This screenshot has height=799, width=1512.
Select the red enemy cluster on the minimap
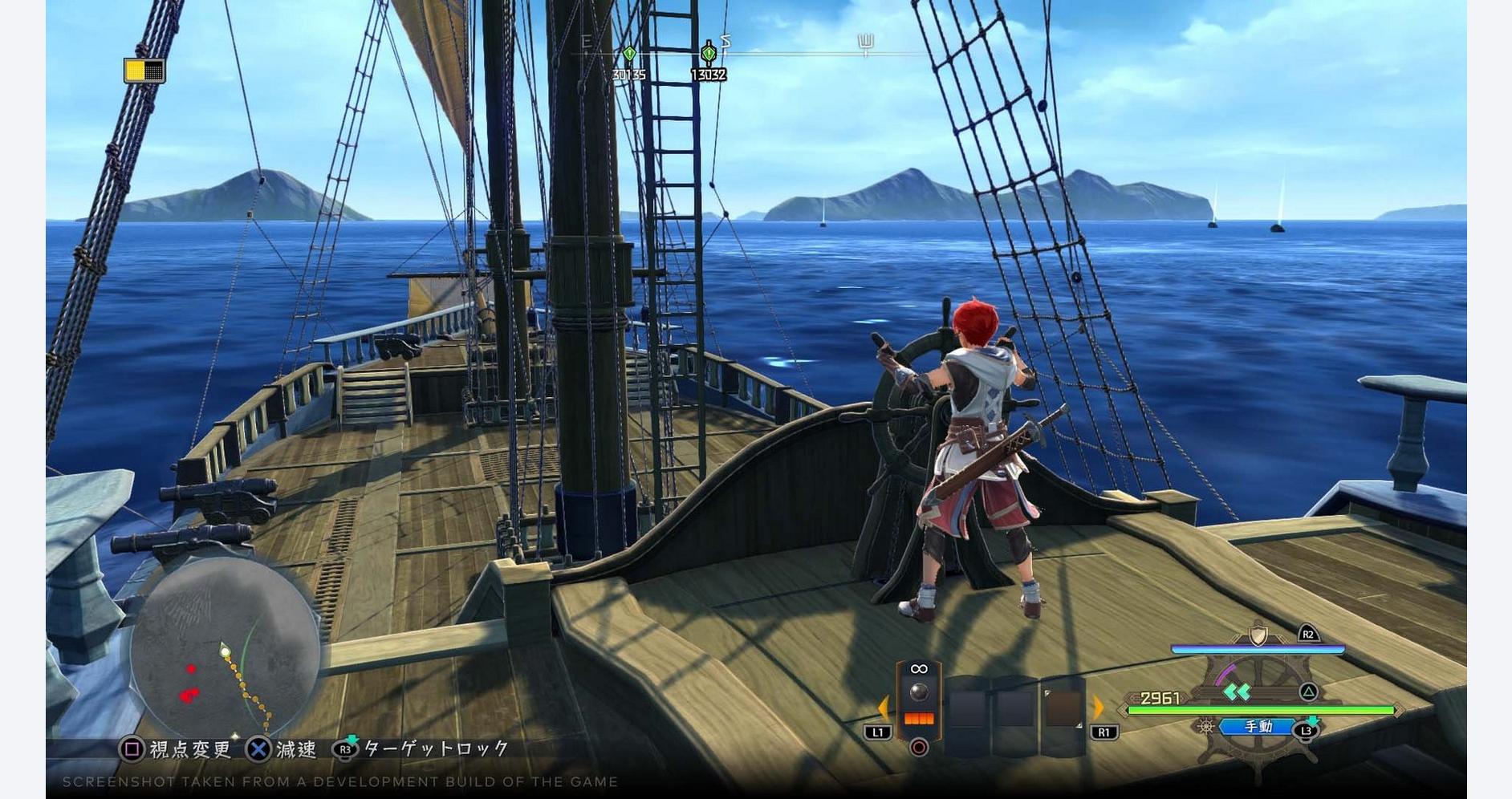[x=189, y=695]
